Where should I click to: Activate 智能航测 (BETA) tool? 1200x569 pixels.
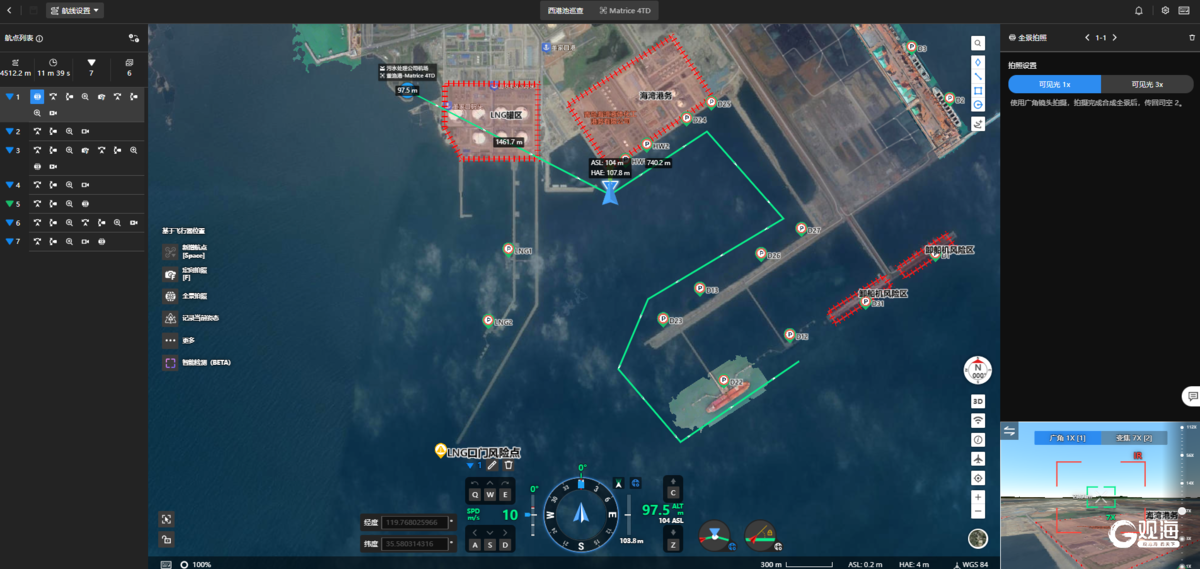(x=170, y=363)
